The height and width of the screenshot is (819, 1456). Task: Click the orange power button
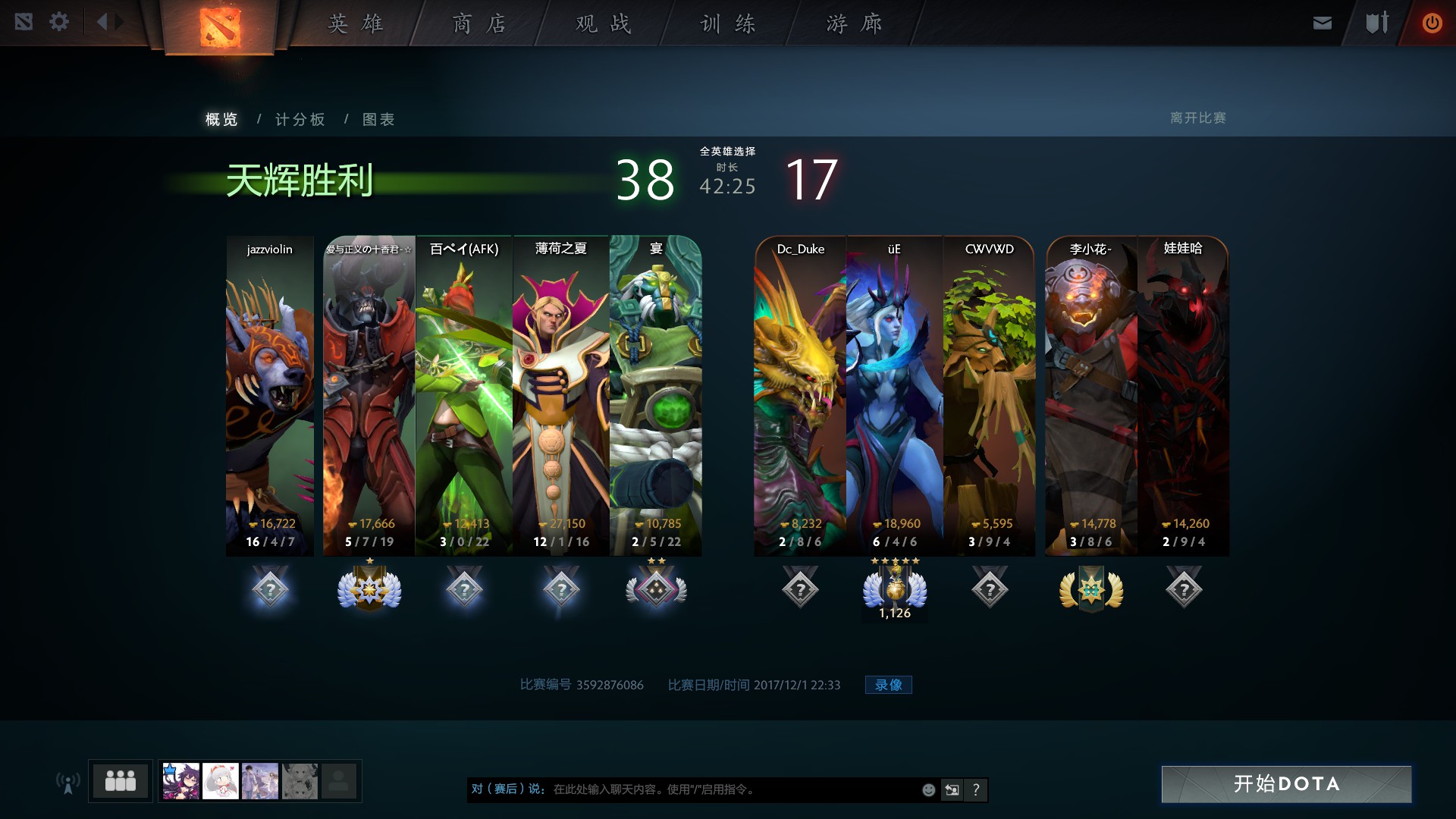click(1432, 22)
